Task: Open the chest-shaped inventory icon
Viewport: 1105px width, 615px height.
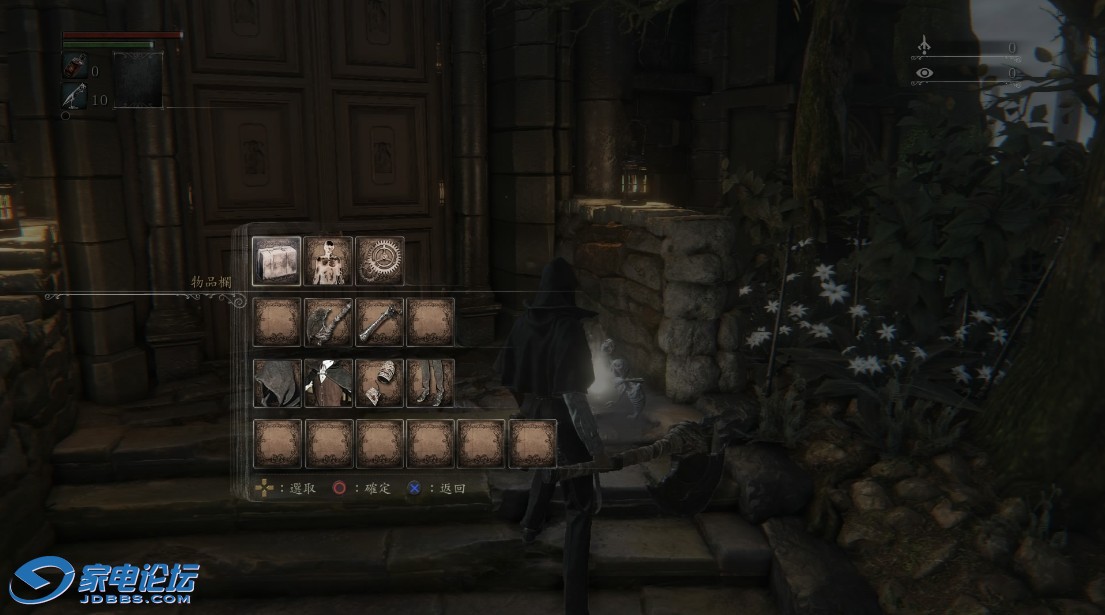Action: pyautogui.click(x=277, y=262)
